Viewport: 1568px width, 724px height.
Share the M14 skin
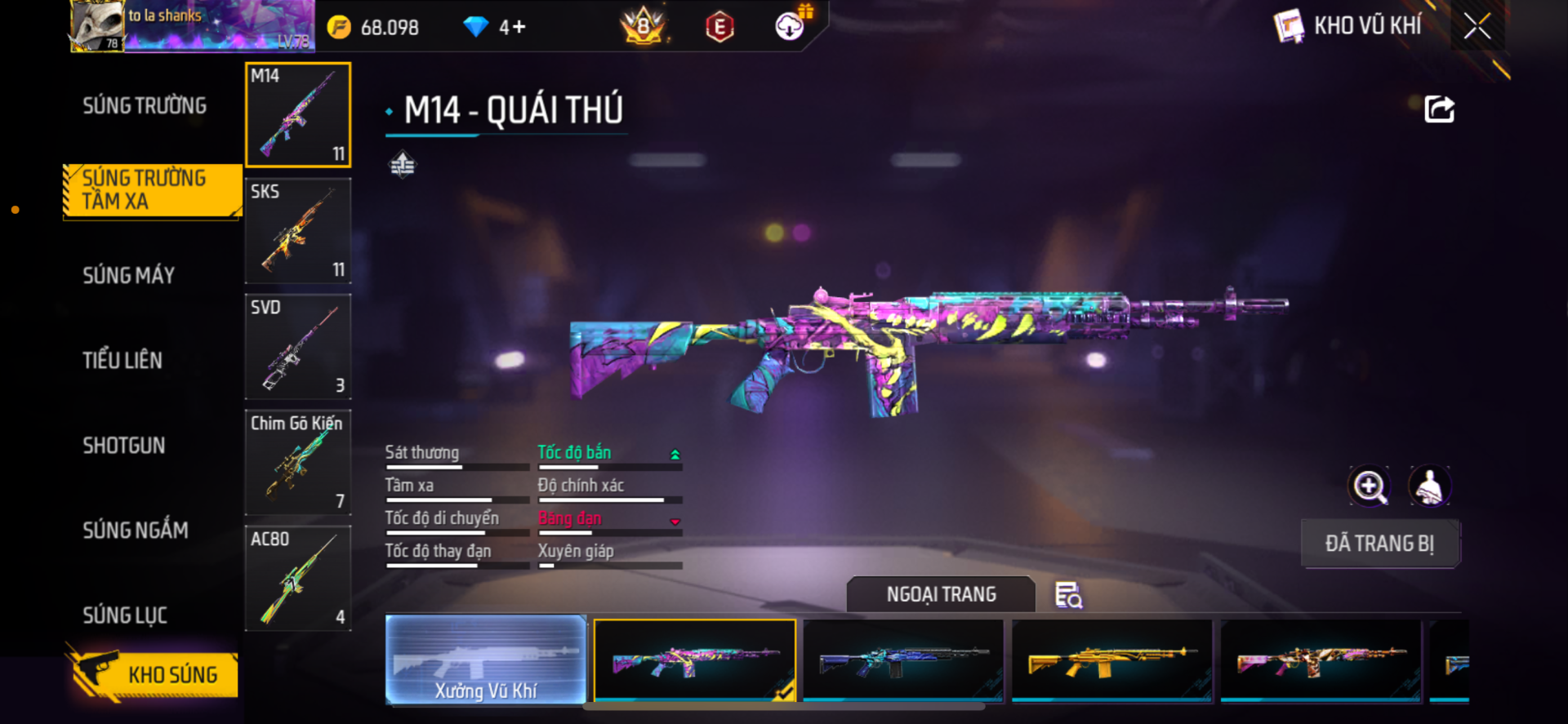pyautogui.click(x=1439, y=109)
